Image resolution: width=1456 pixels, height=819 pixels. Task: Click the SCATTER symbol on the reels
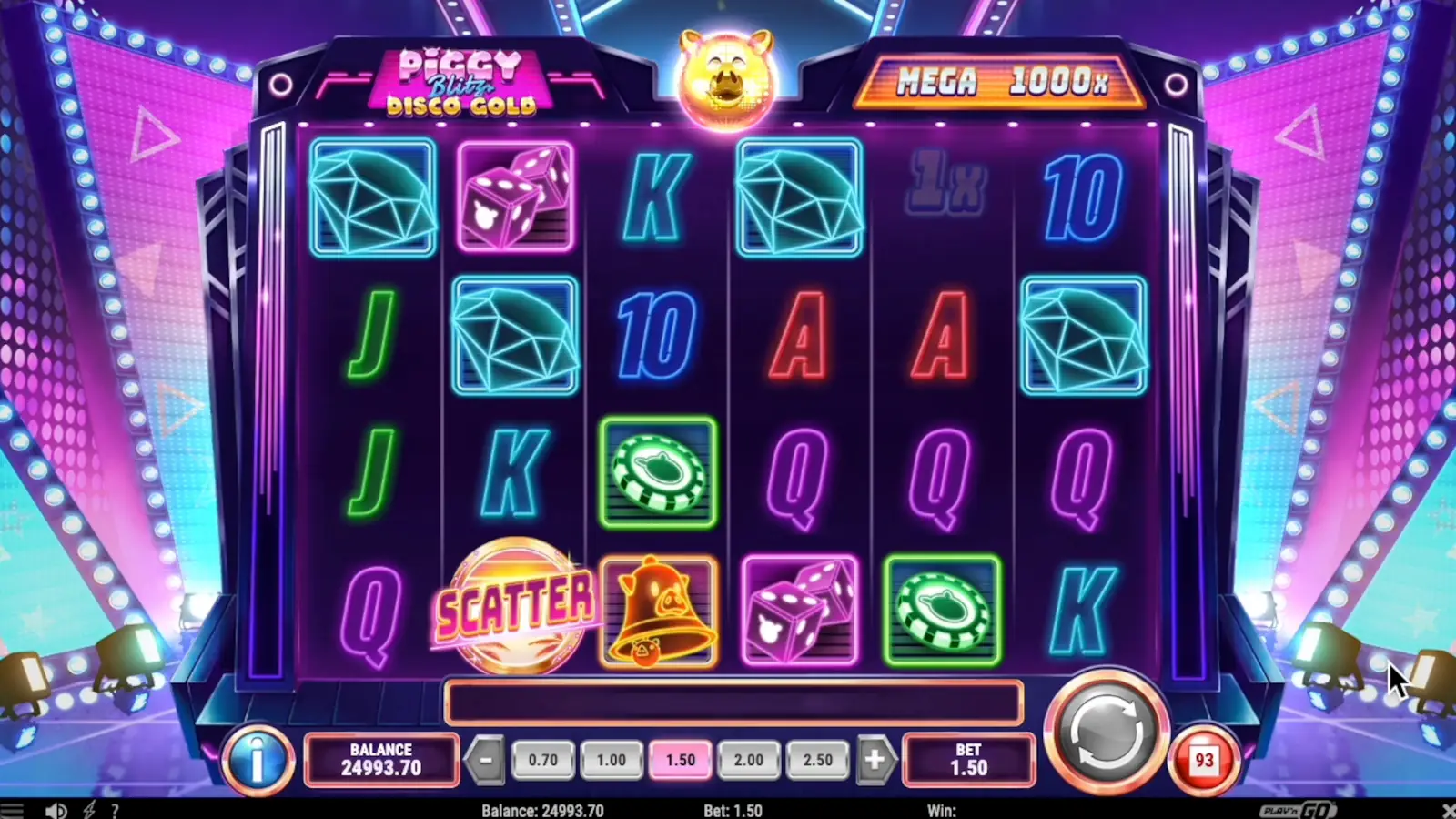(x=516, y=604)
